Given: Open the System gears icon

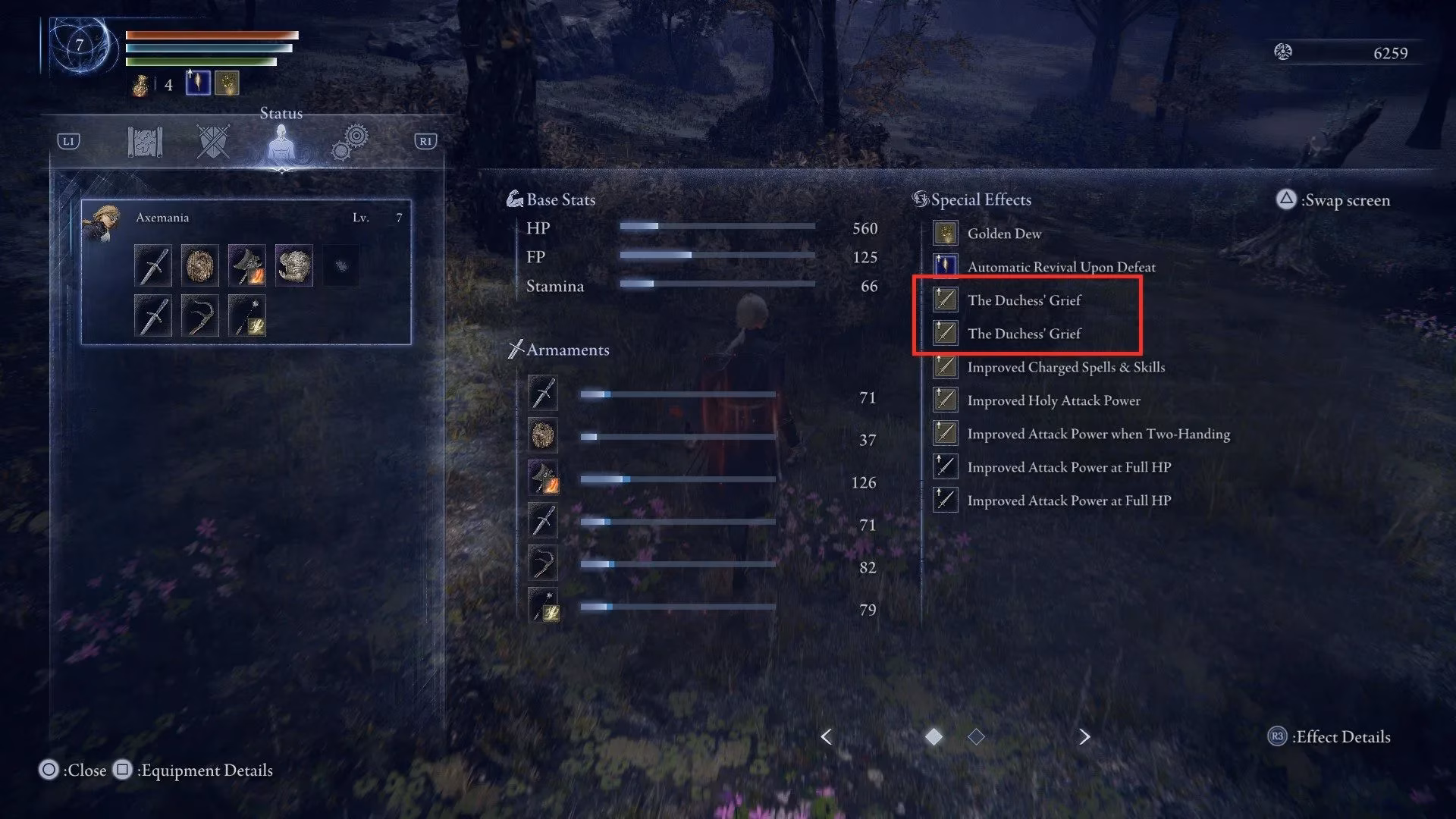Looking at the screenshot, I should (x=349, y=140).
